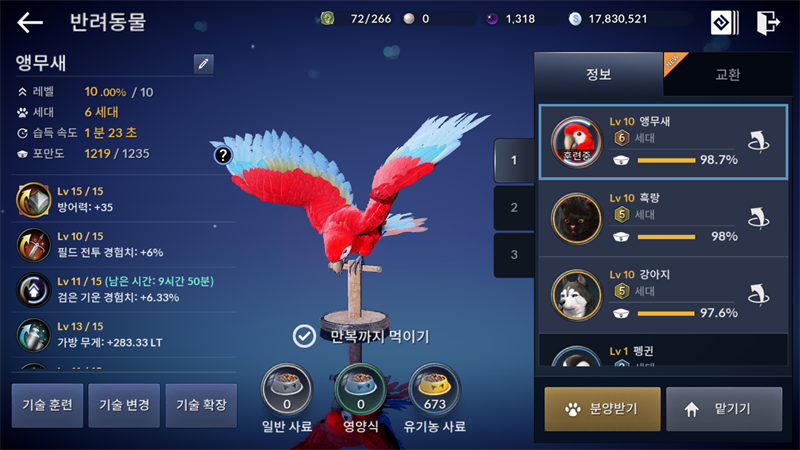Viewport: 800px width, 450px height.
Task: Use the 유기농 사료 feed with 673
Action: pos(434,390)
